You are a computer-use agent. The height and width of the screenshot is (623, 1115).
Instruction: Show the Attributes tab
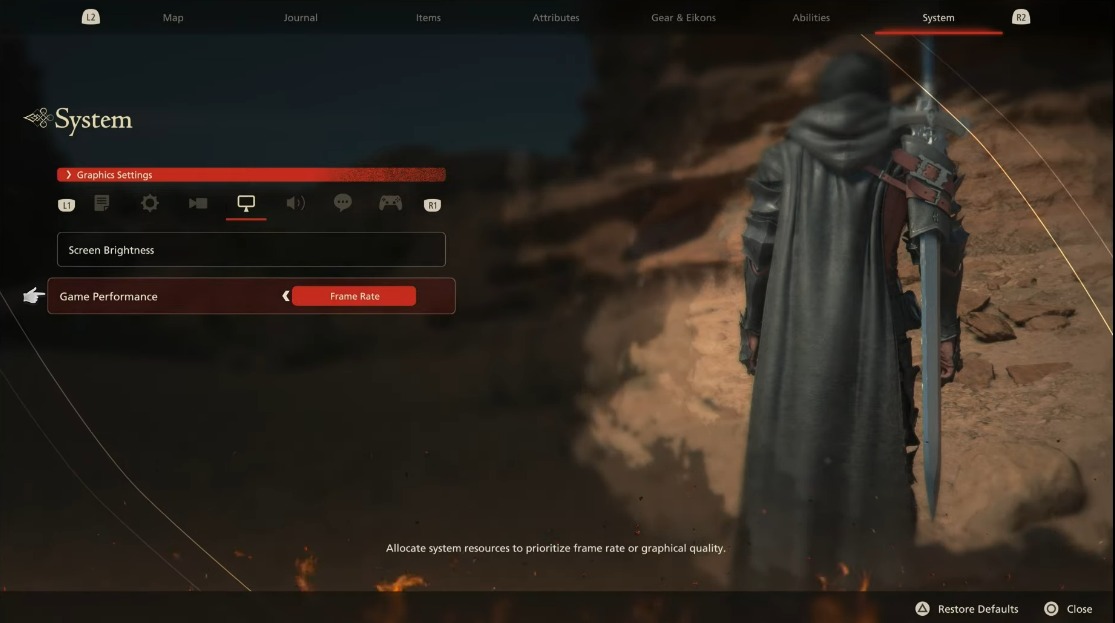(x=555, y=18)
